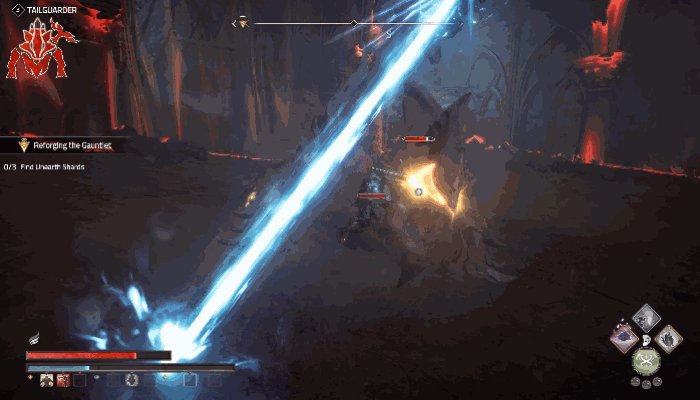
Task: Select the grey creature status icon
Action: [x=46, y=380]
